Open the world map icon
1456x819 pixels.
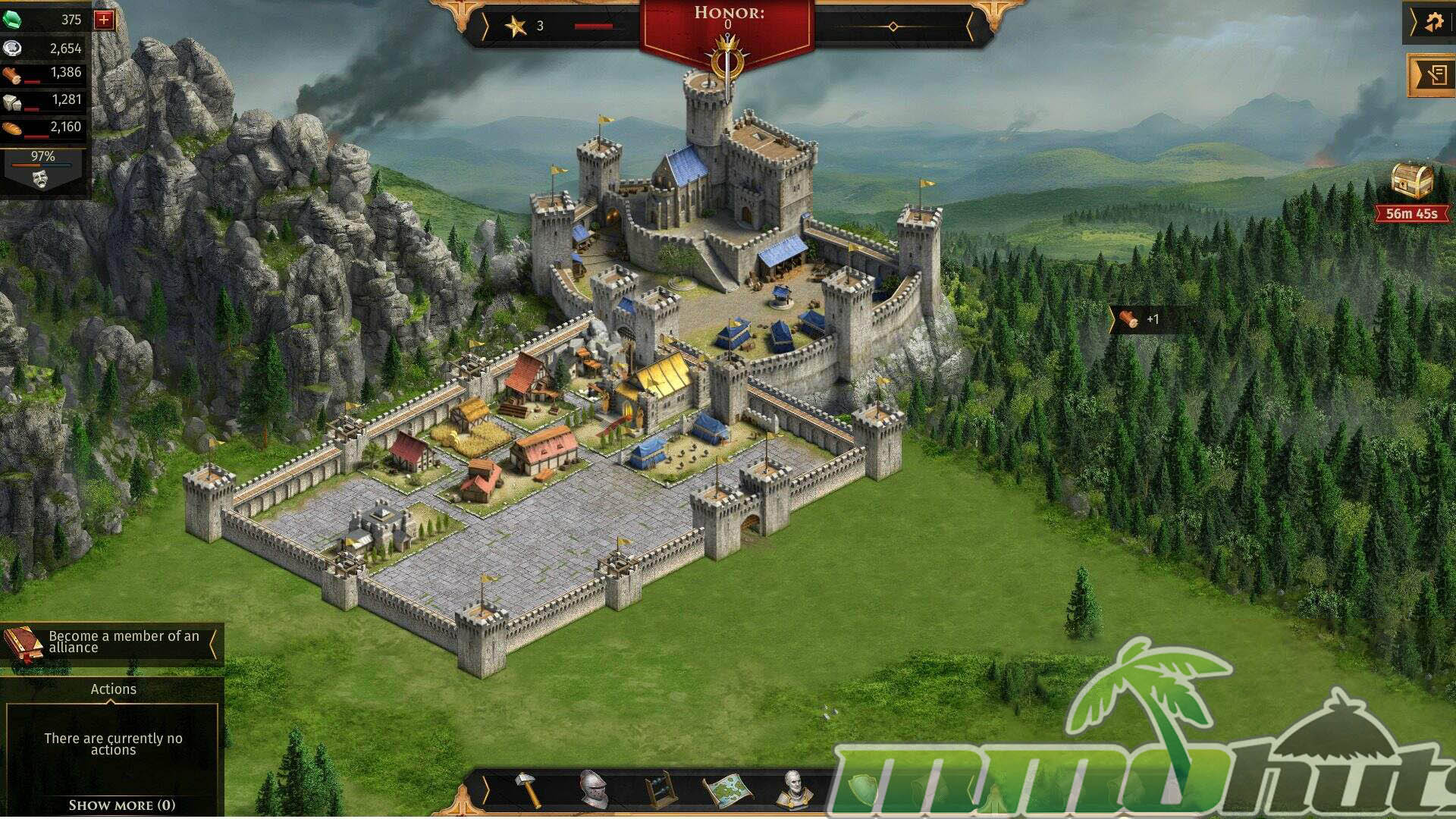tap(726, 789)
